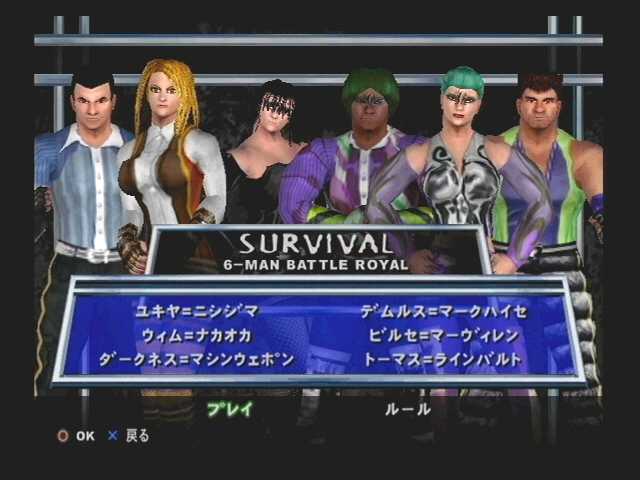Select トーマス=ラインバルト entry

[443, 359]
